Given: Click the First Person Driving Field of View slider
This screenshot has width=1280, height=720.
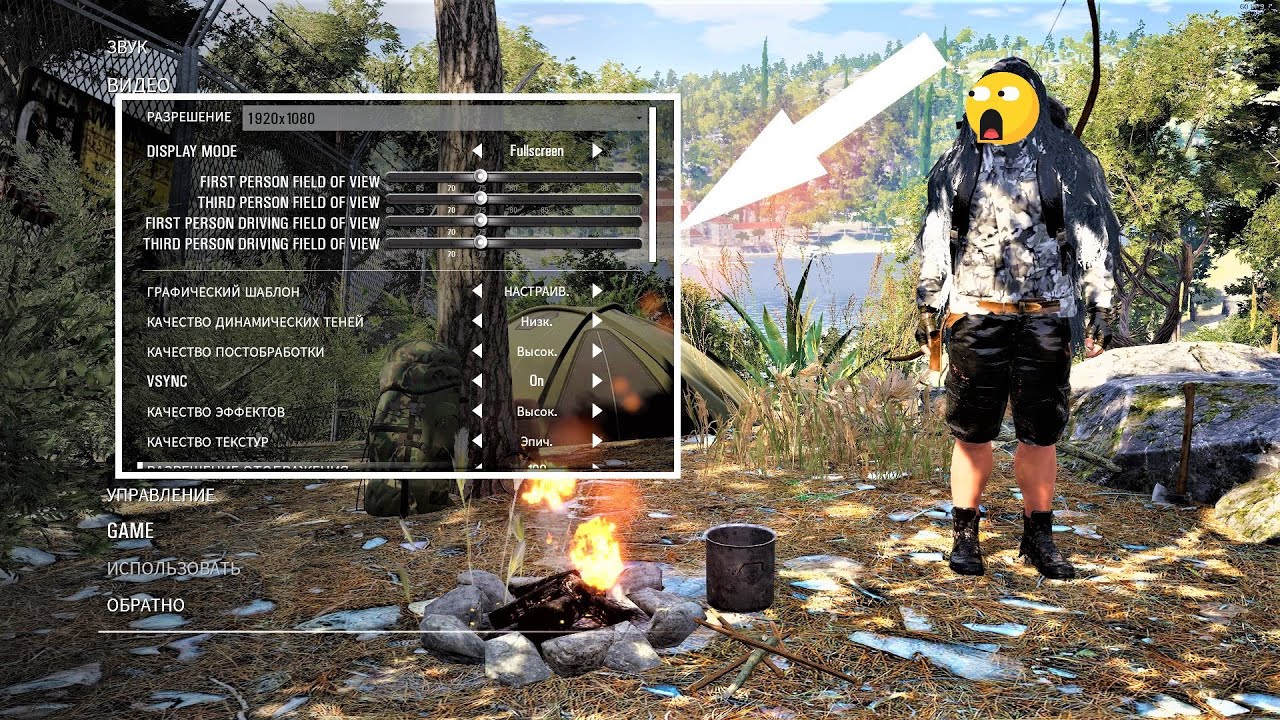Looking at the screenshot, I should 513,221.
